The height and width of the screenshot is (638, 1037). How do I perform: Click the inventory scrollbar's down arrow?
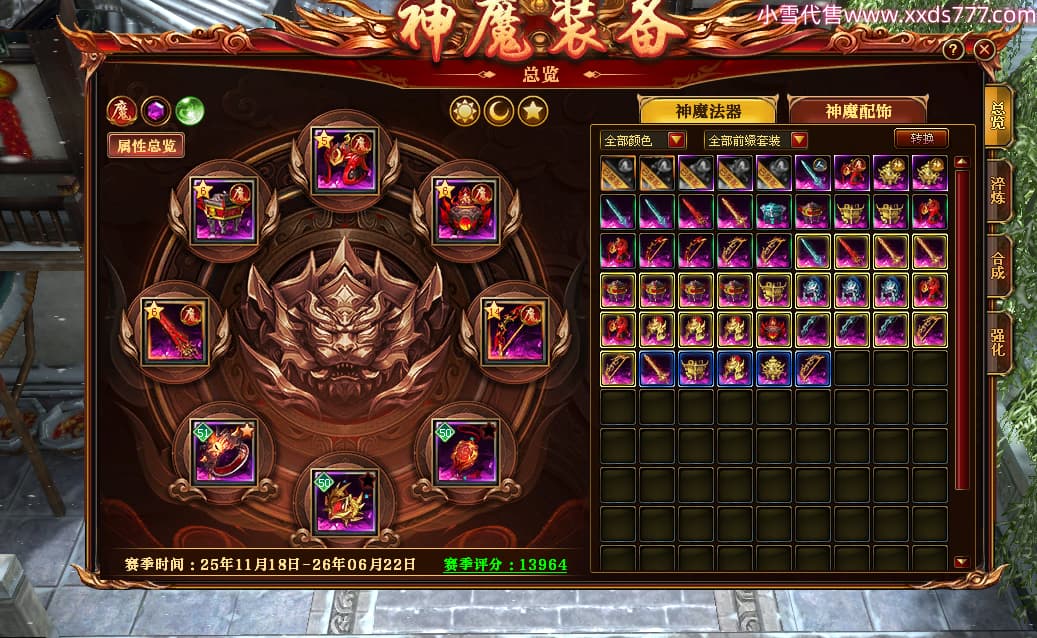pyautogui.click(x=961, y=563)
